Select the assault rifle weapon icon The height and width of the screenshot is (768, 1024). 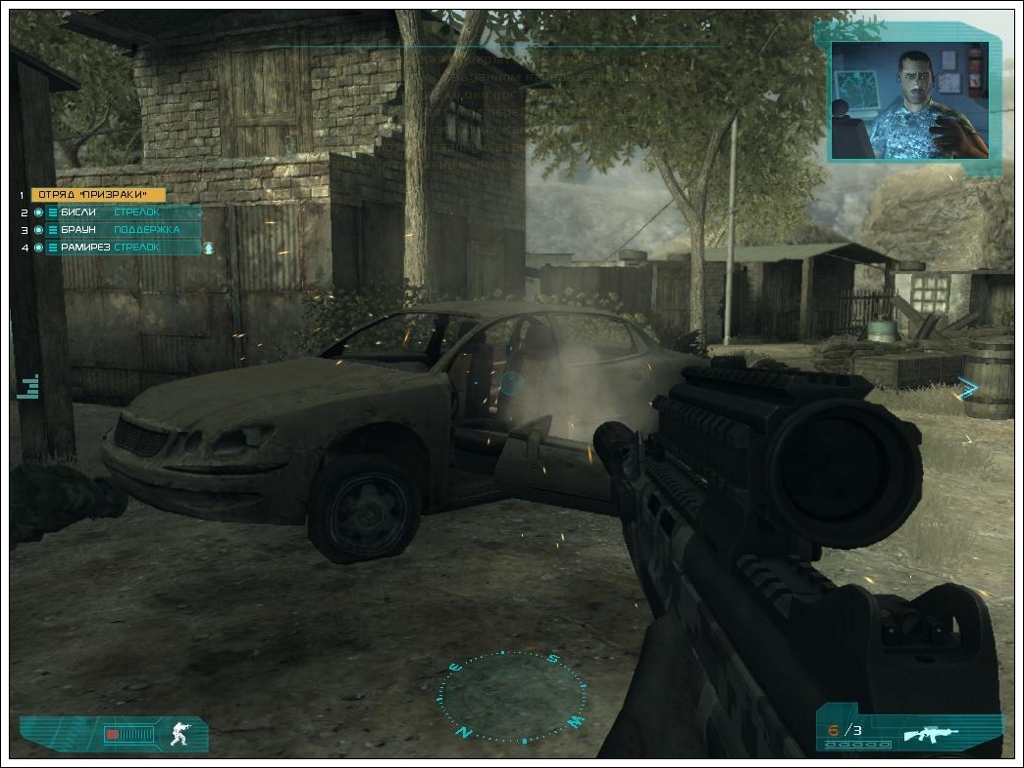(929, 734)
